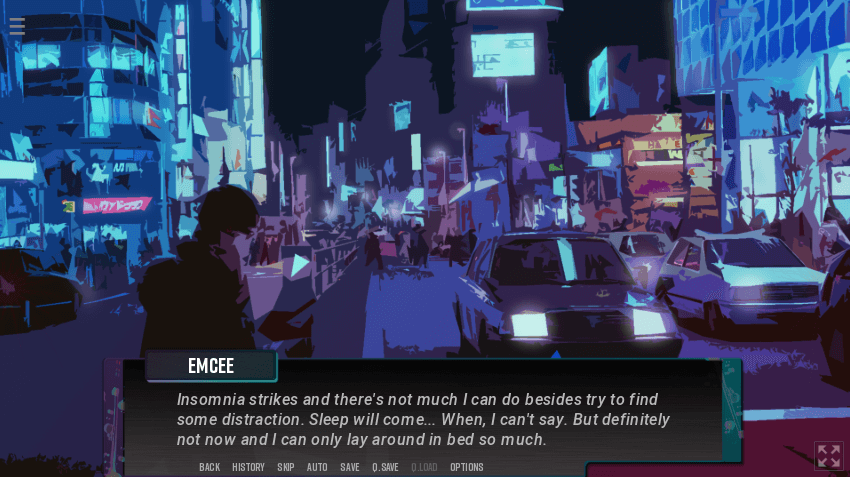Toggle fullscreen with the expand icon
Screen dimensions: 850x477
828,456
